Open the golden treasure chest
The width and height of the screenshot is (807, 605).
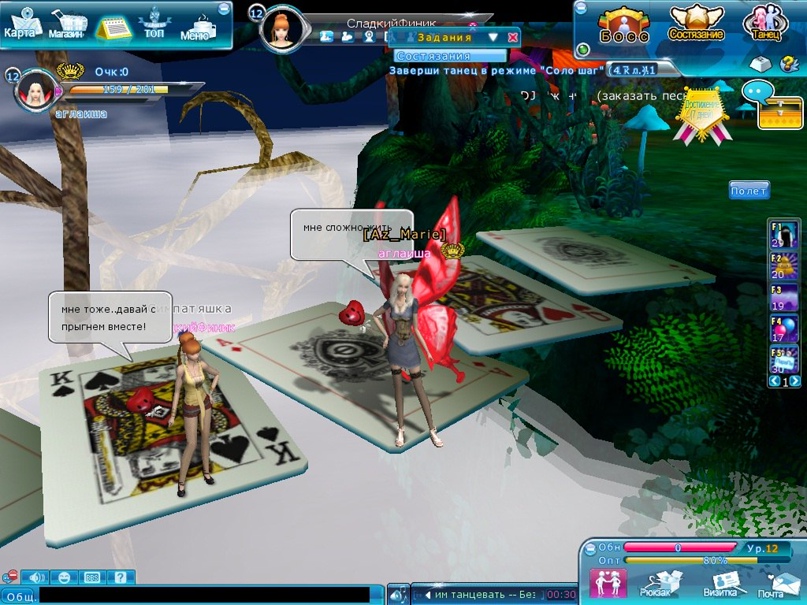point(781,112)
